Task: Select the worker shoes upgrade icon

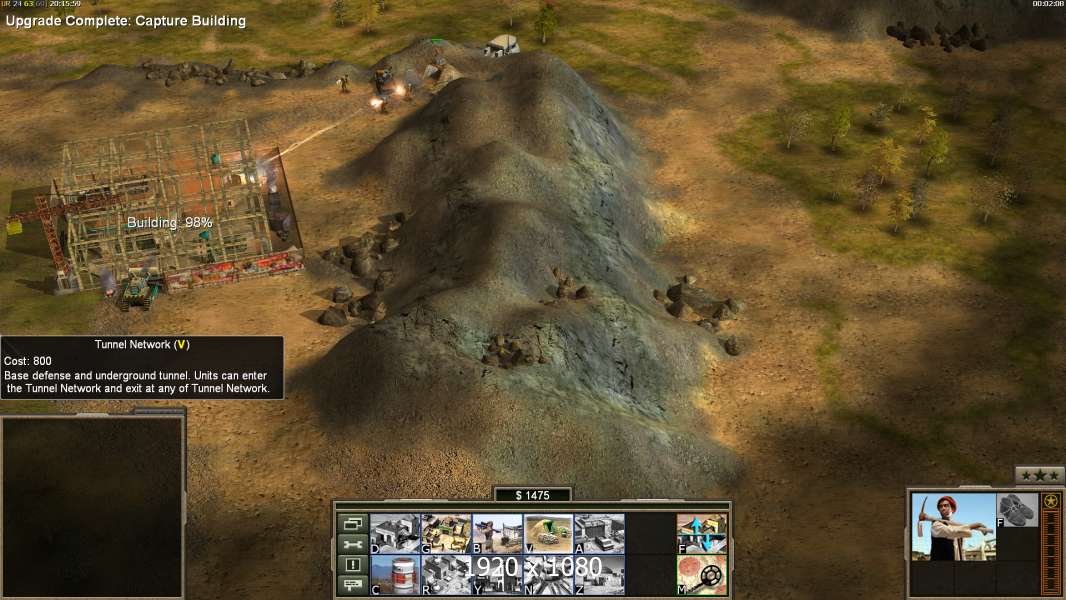Action: click(1018, 510)
